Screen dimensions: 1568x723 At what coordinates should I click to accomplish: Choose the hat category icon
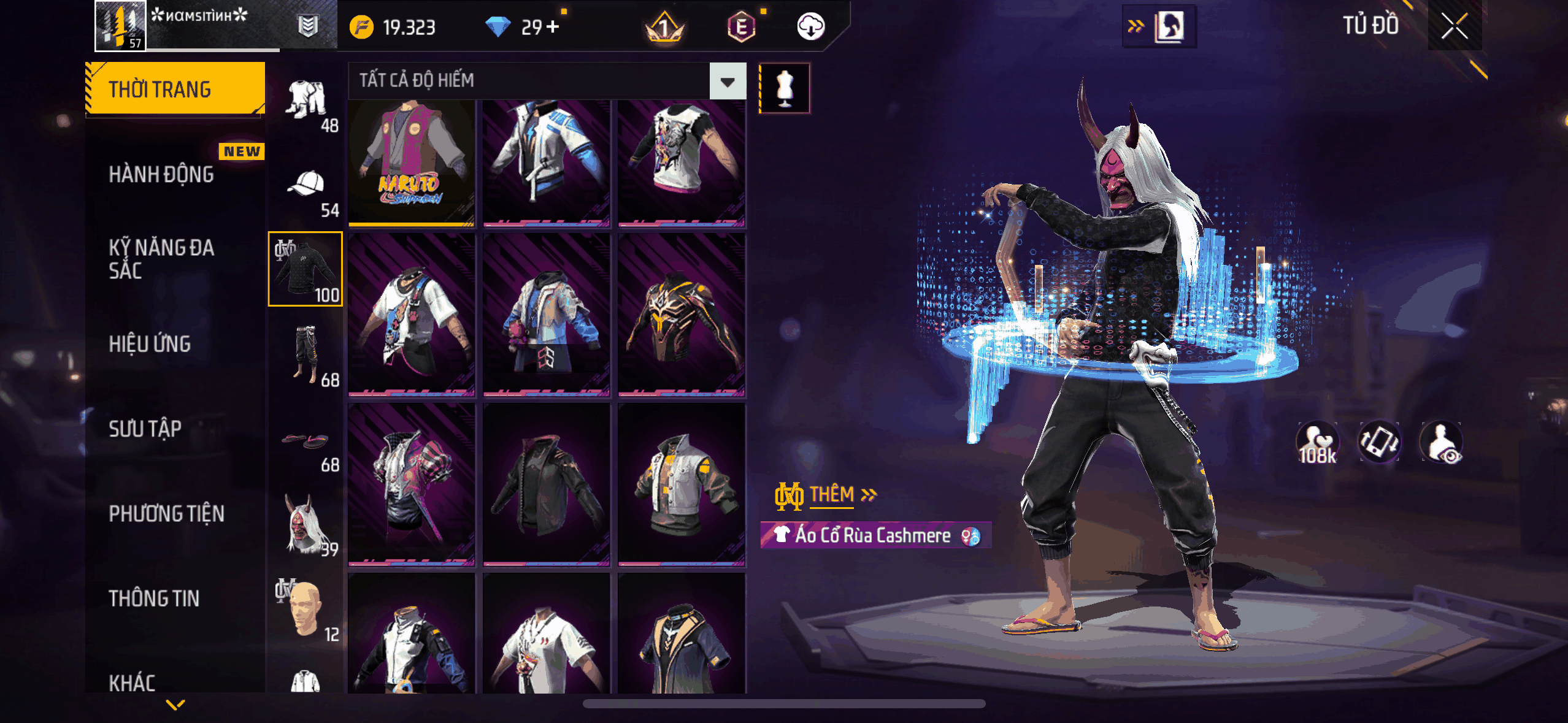coord(306,185)
